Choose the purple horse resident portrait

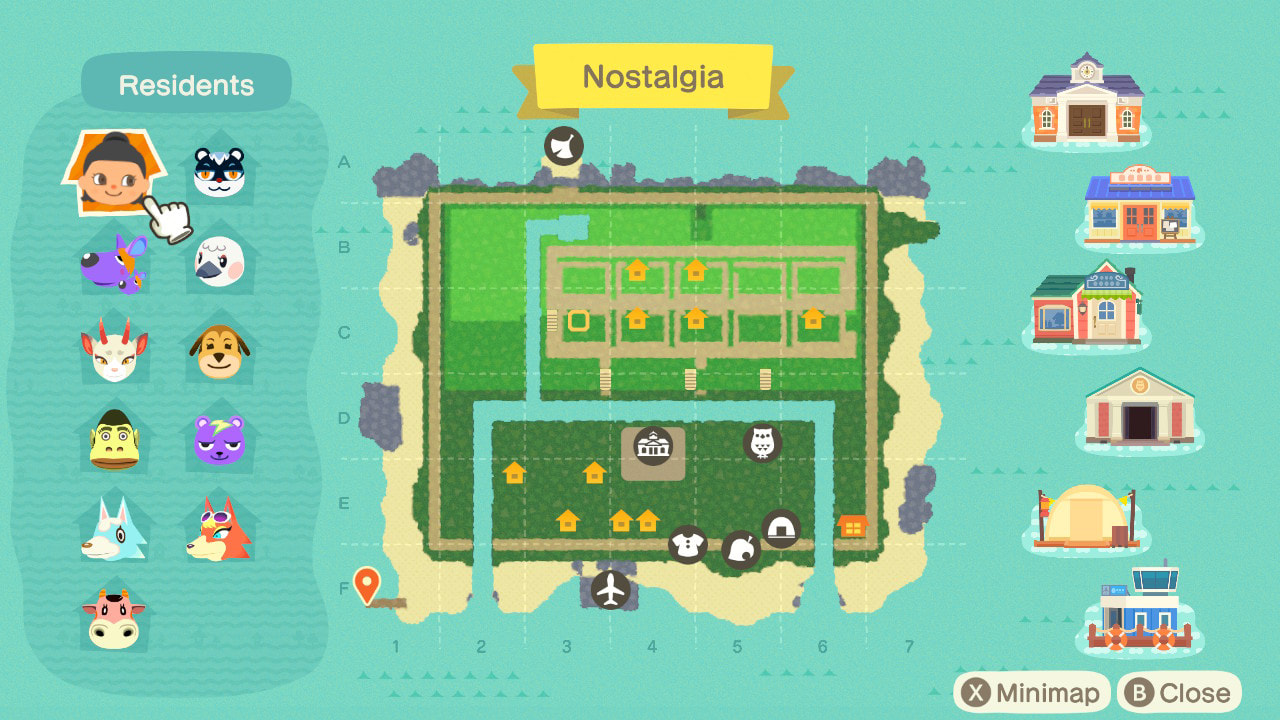(x=113, y=263)
